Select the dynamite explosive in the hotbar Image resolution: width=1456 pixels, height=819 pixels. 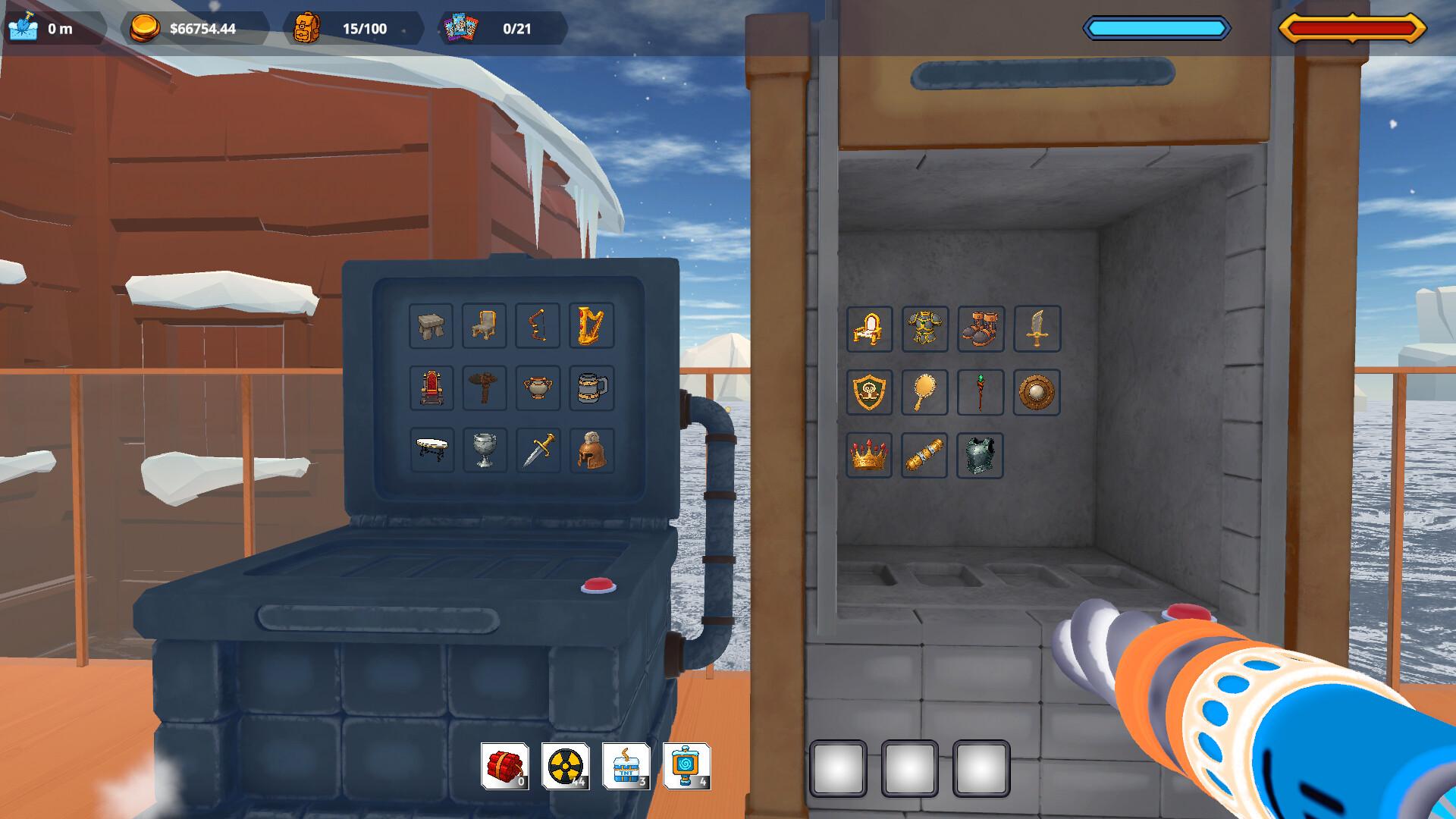click(506, 766)
